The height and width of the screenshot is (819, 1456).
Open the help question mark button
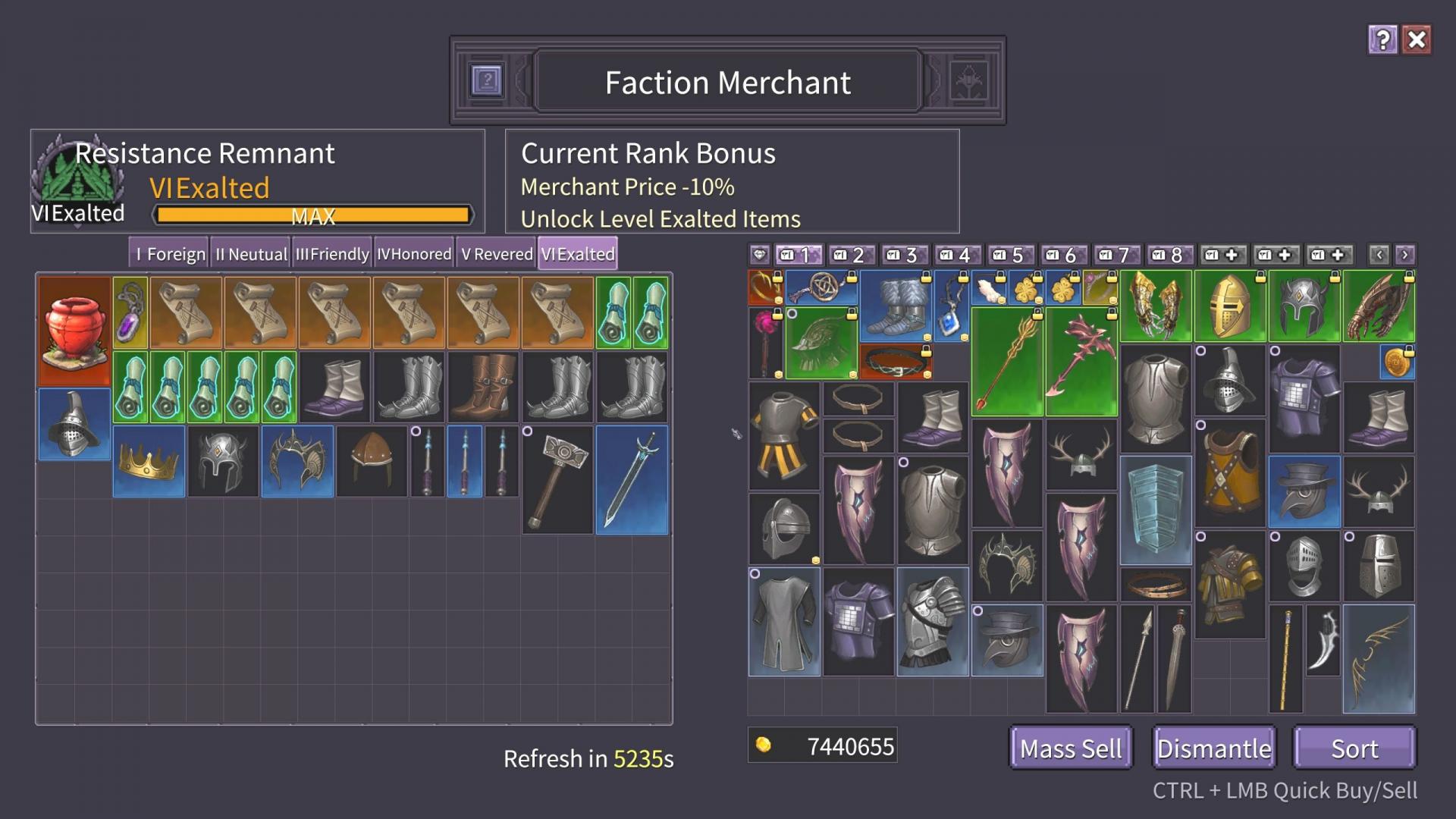pyautogui.click(x=1382, y=39)
